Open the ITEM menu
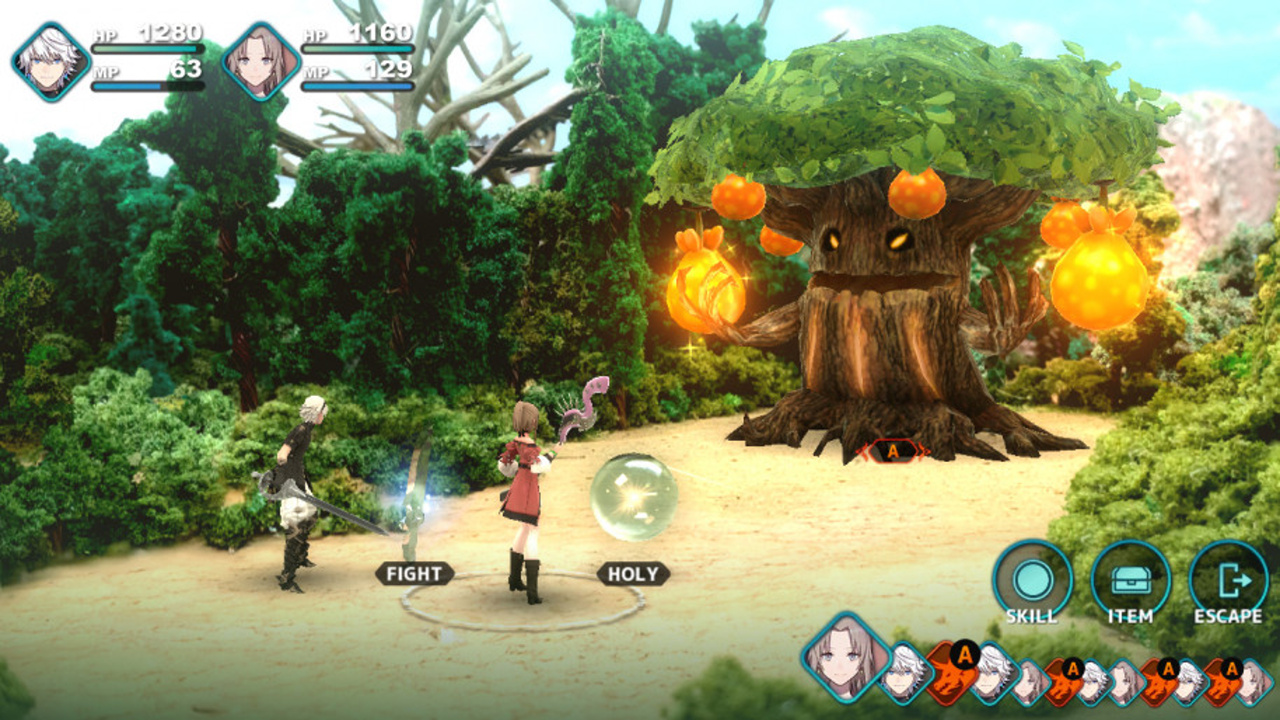 pos(1130,580)
